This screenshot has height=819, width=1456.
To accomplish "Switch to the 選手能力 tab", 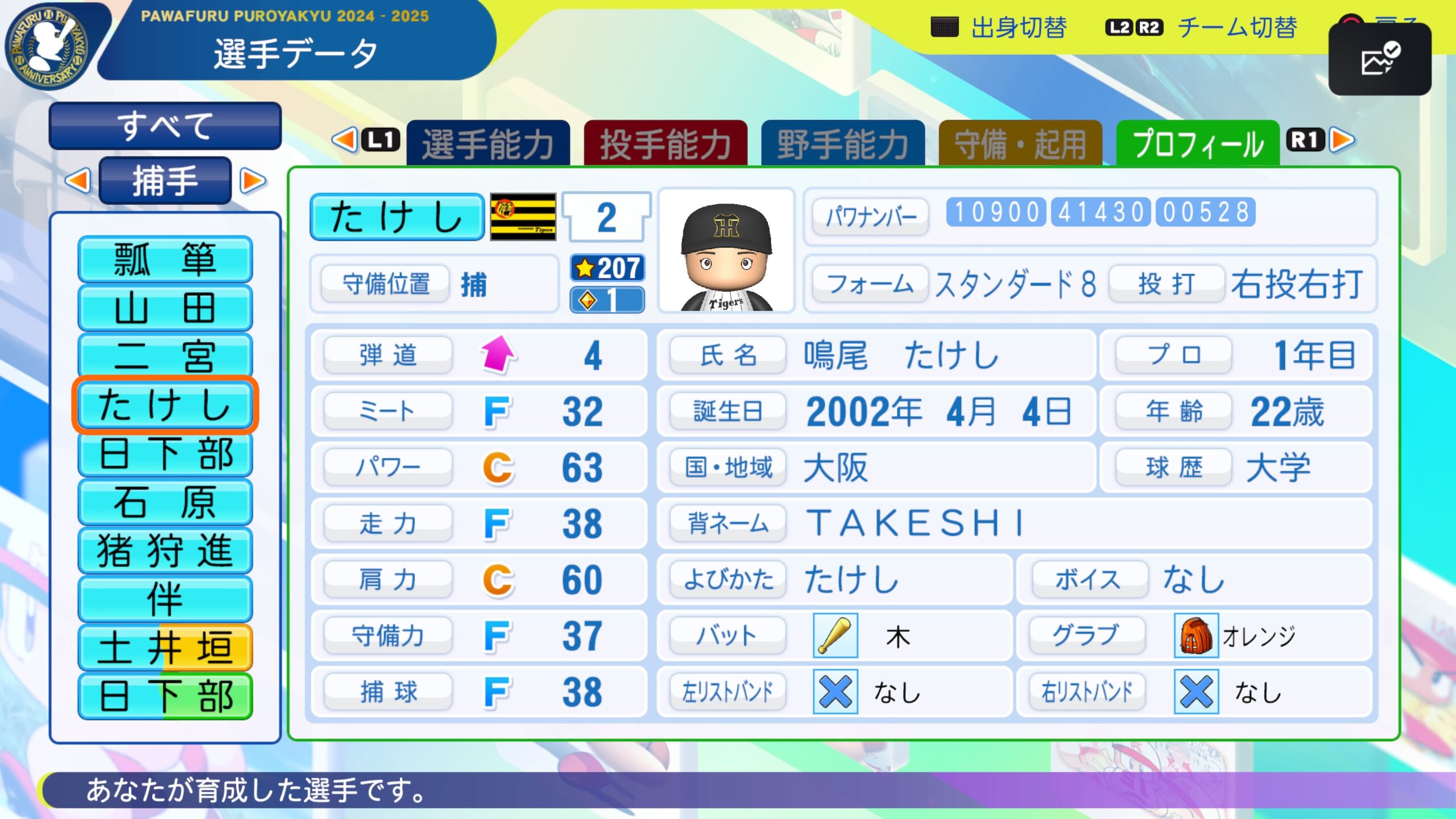I will tap(488, 143).
